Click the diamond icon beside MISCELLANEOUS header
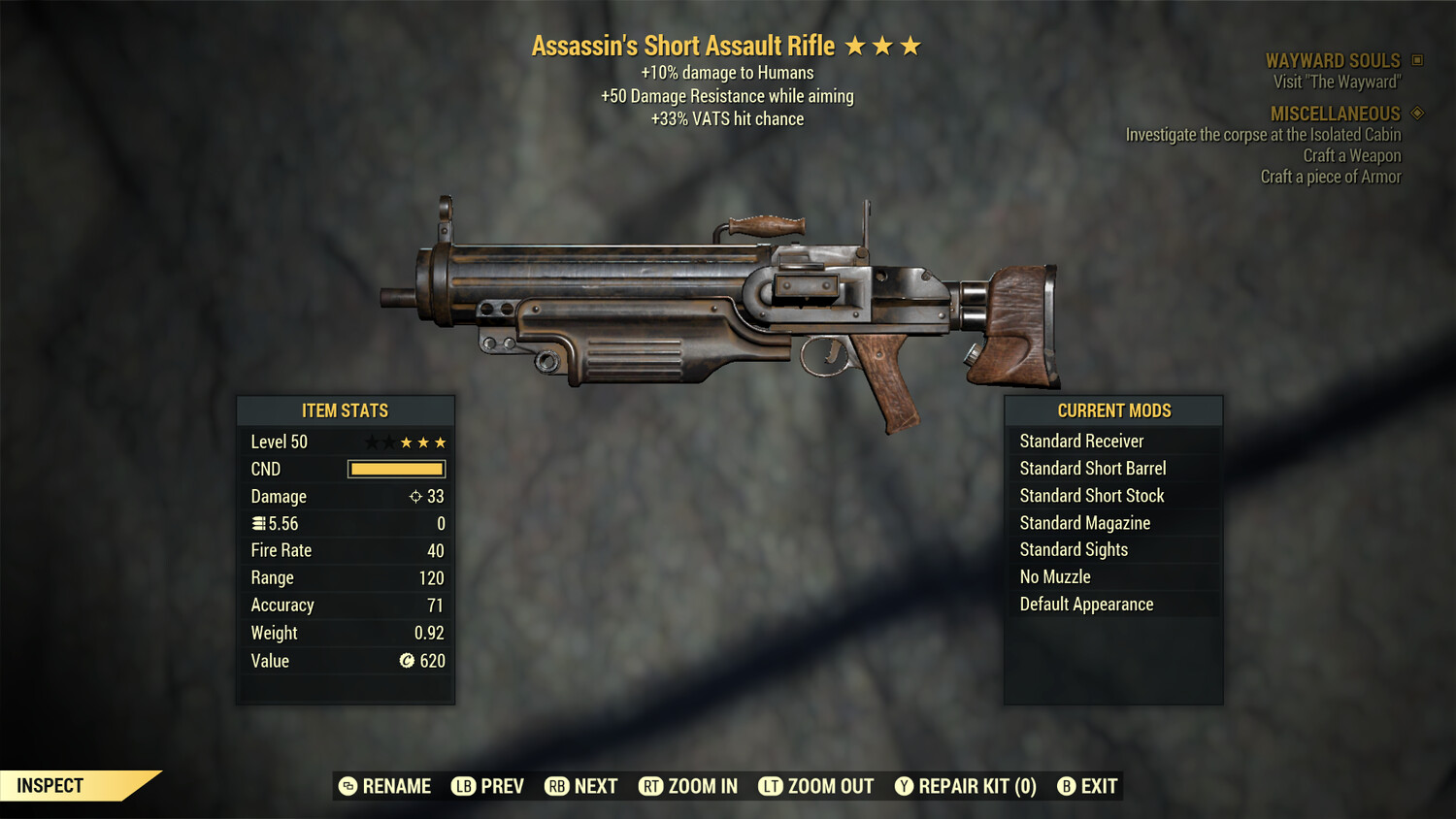This screenshot has width=1456, height=819. 1415,114
